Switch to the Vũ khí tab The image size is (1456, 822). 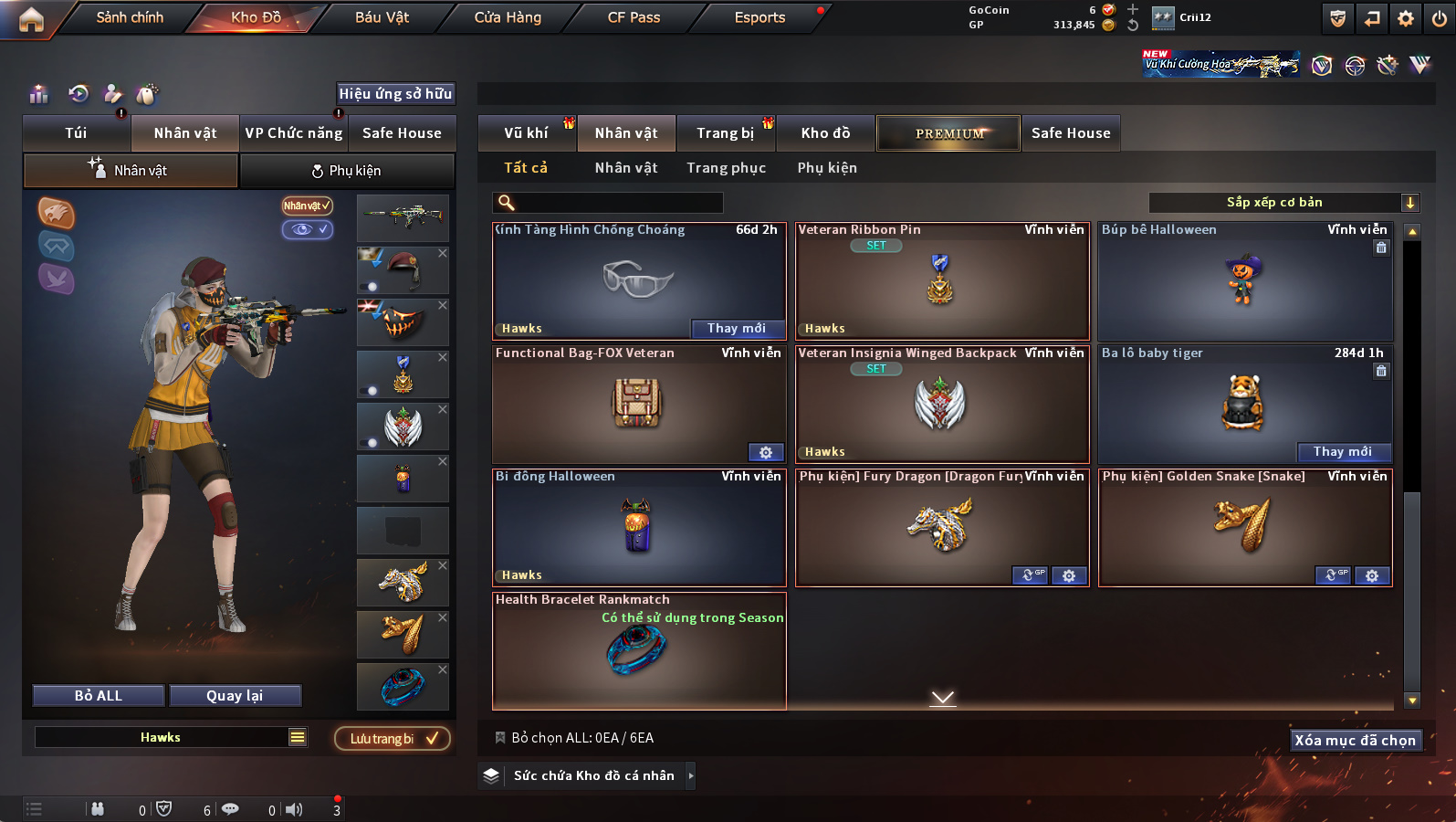(526, 133)
